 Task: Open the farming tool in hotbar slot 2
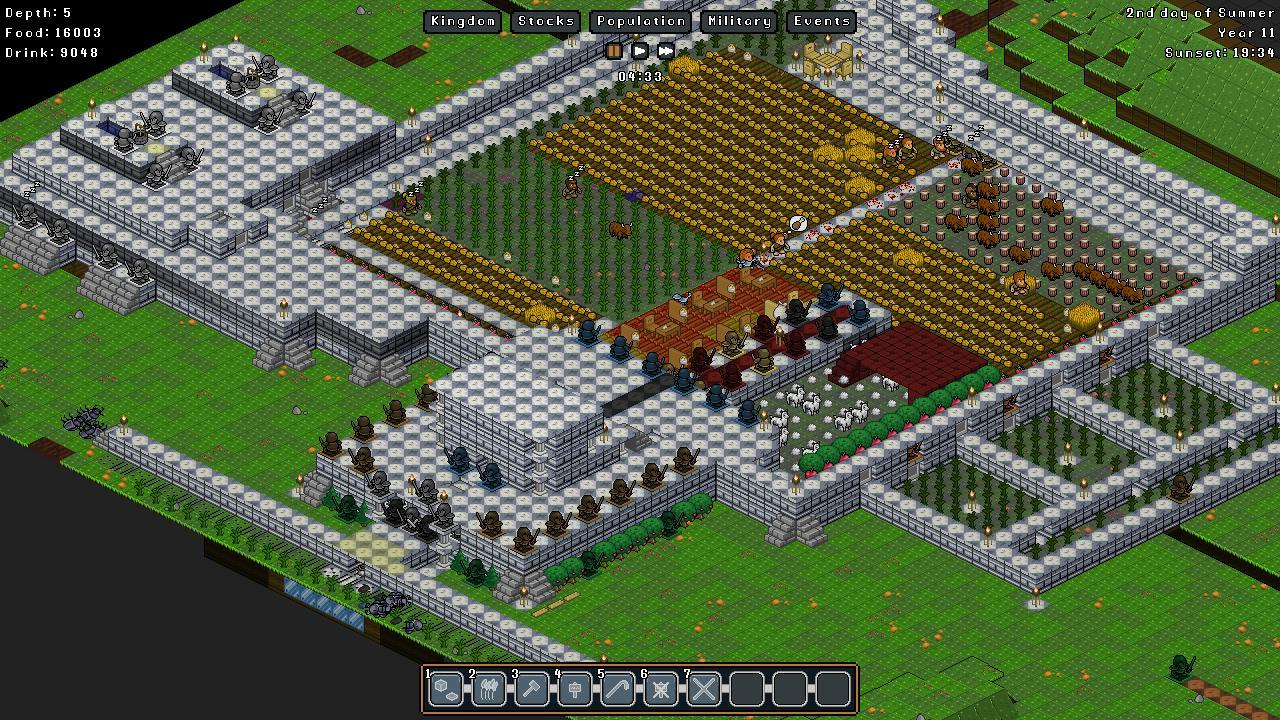pos(488,688)
